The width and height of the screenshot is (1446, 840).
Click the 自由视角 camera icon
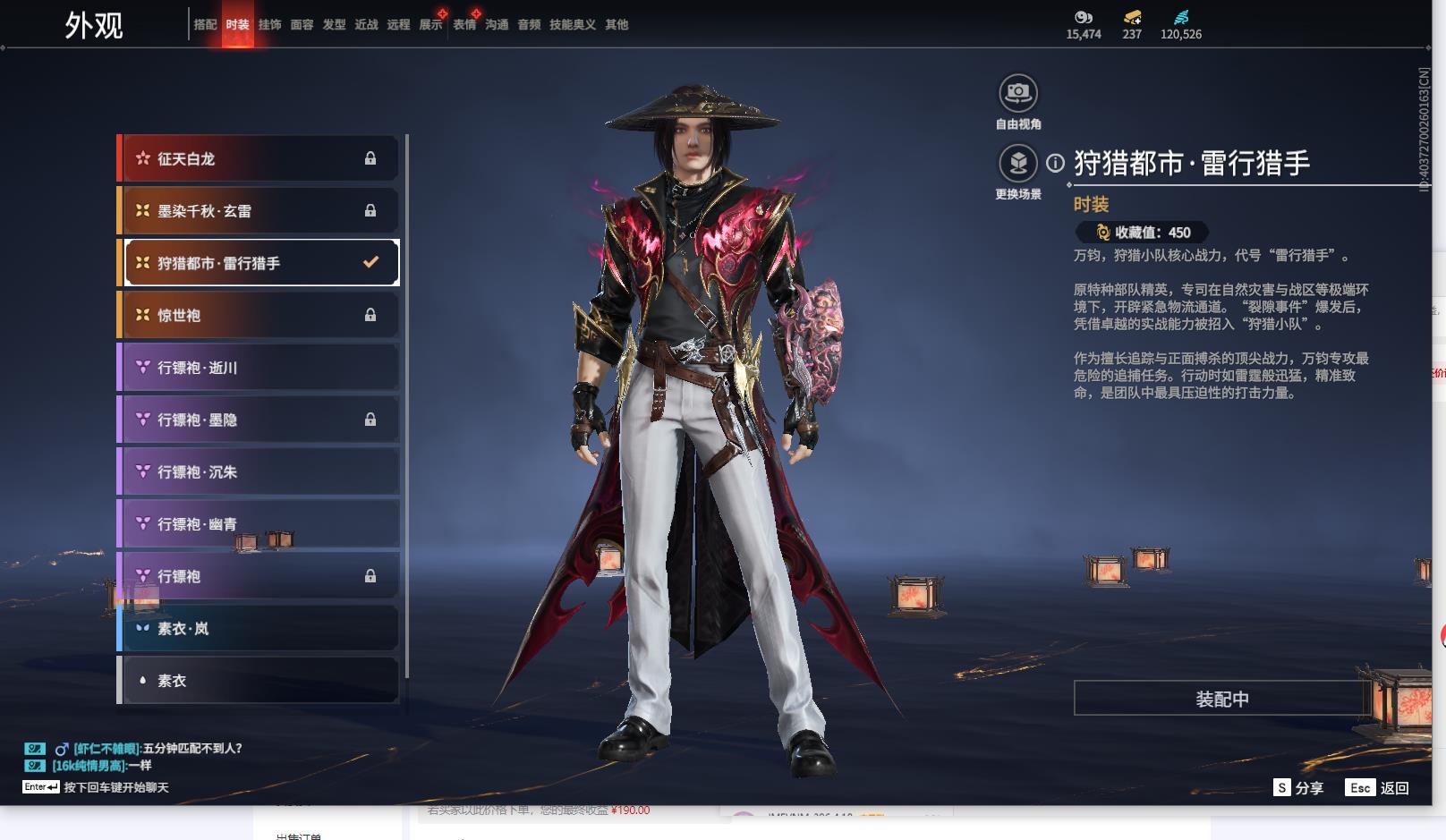(1017, 93)
